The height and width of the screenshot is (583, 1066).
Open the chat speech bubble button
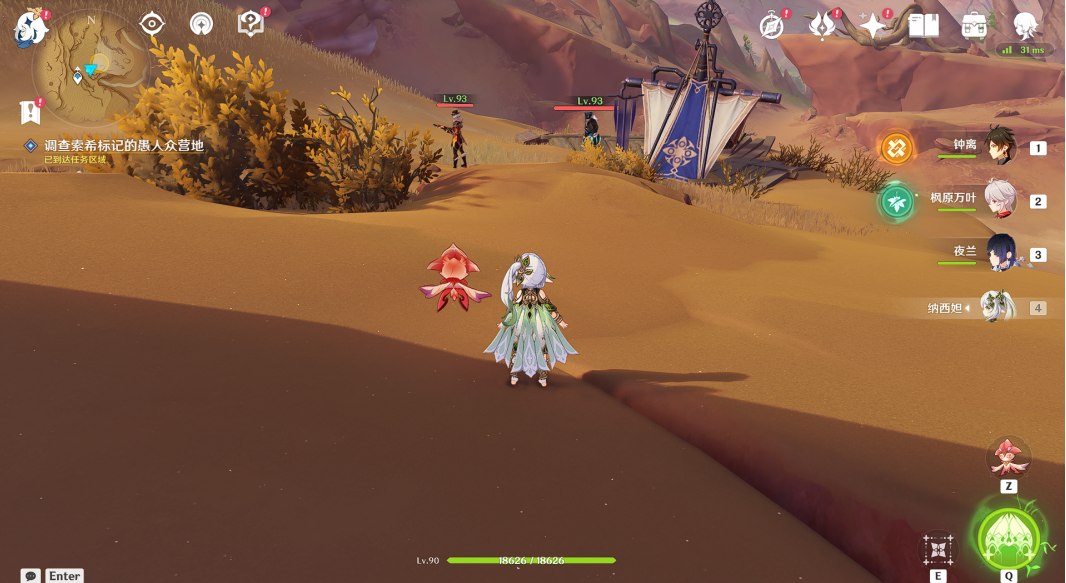(x=31, y=576)
